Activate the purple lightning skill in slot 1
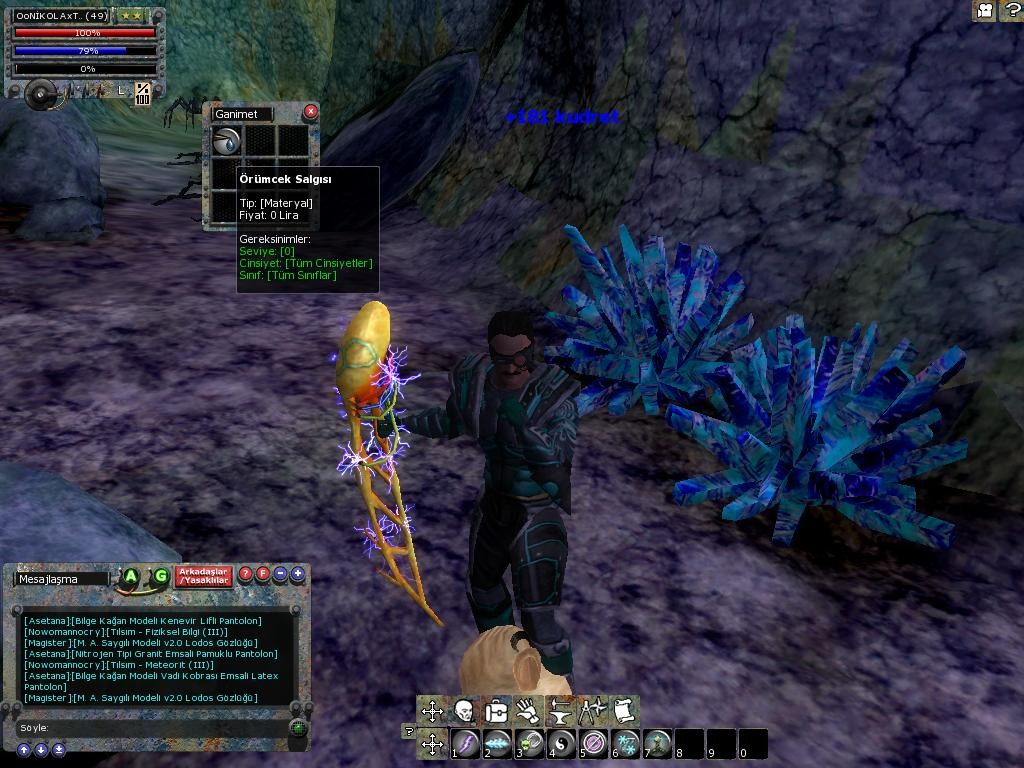 [466, 744]
